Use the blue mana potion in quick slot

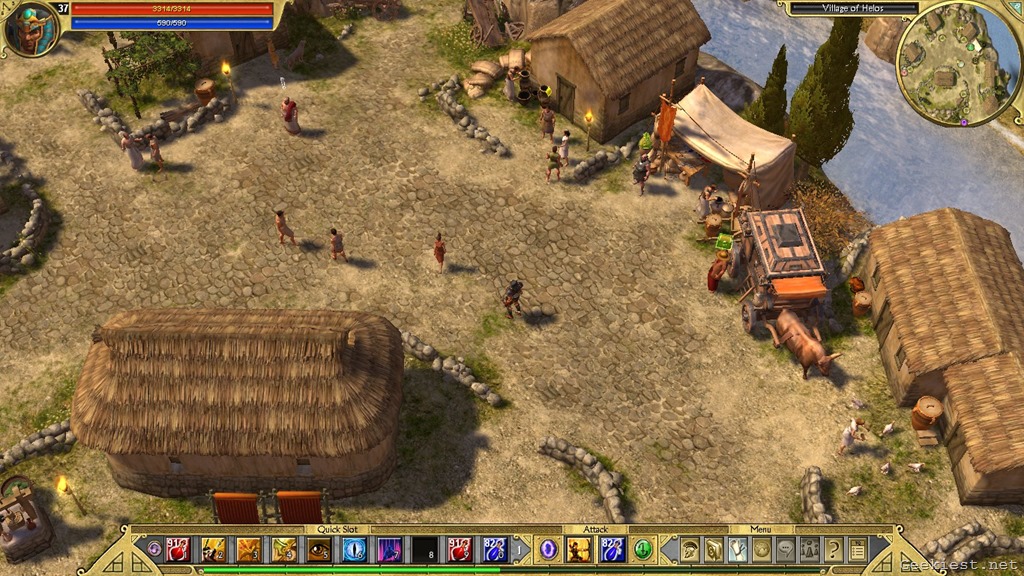(495, 549)
